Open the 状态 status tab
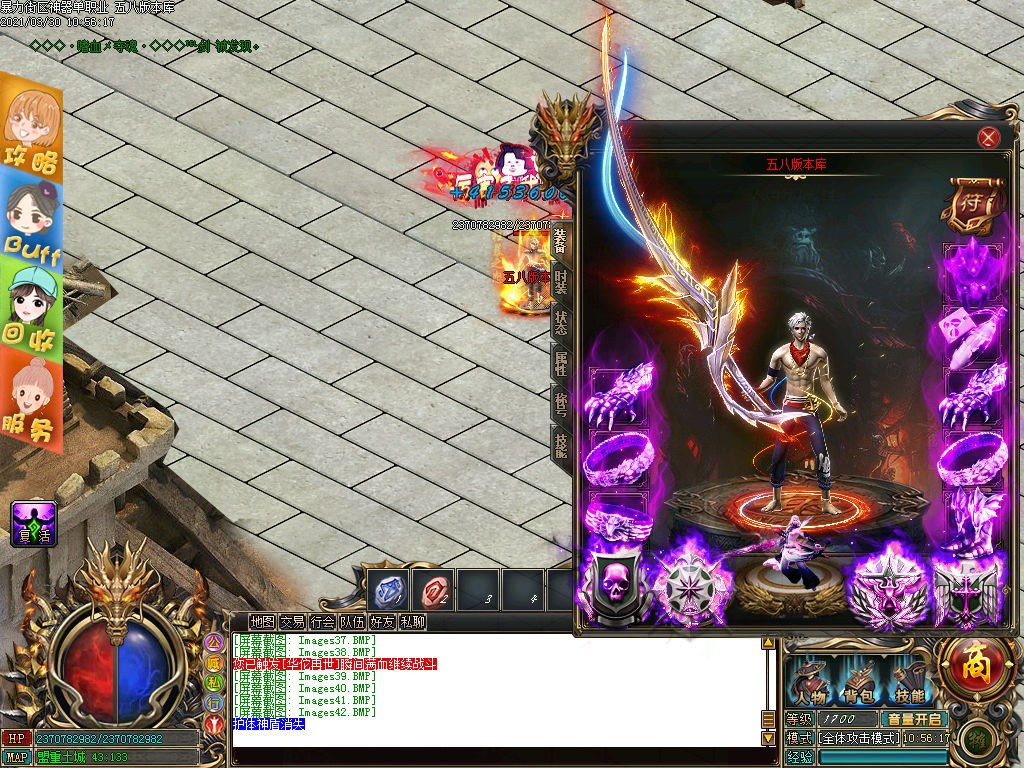Screen dimensions: 1024x768 (561, 322)
